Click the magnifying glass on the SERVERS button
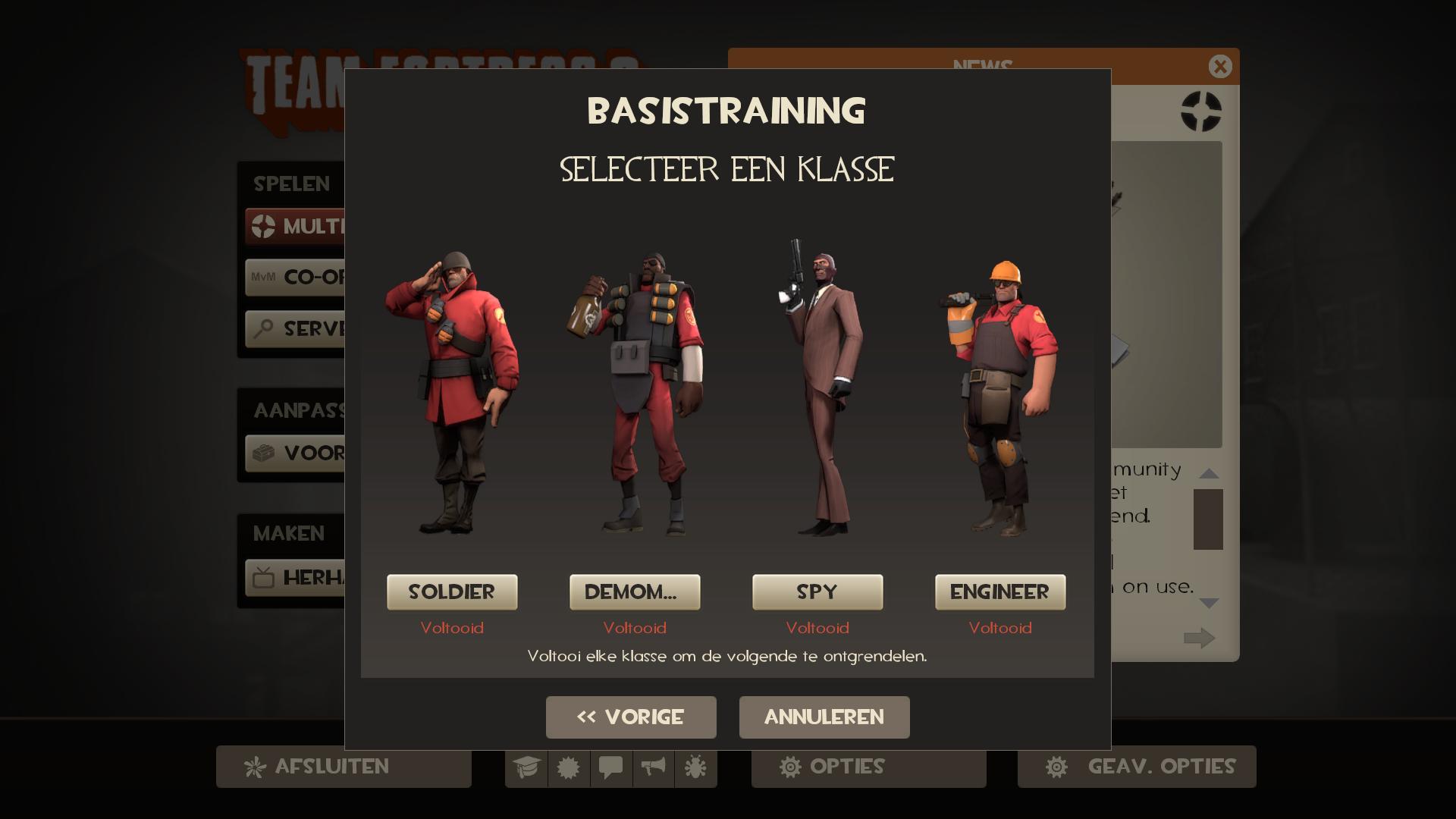This screenshot has width=1456, height=819. (x=262, y=329)
